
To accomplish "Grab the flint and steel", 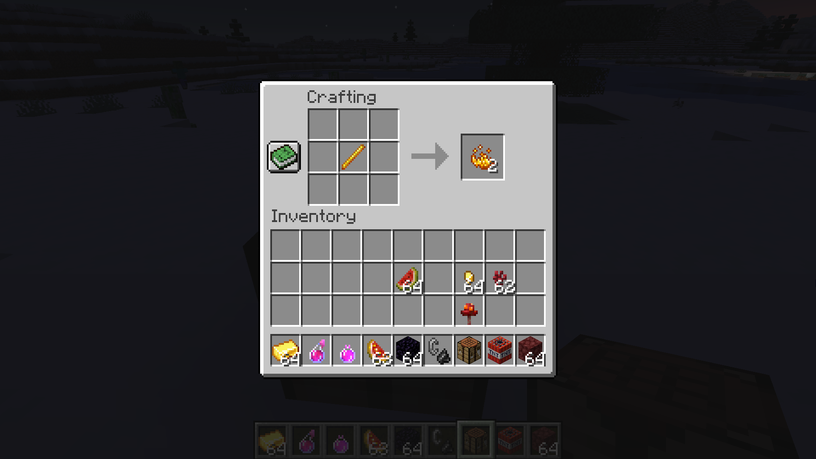I will click(438, 351).
